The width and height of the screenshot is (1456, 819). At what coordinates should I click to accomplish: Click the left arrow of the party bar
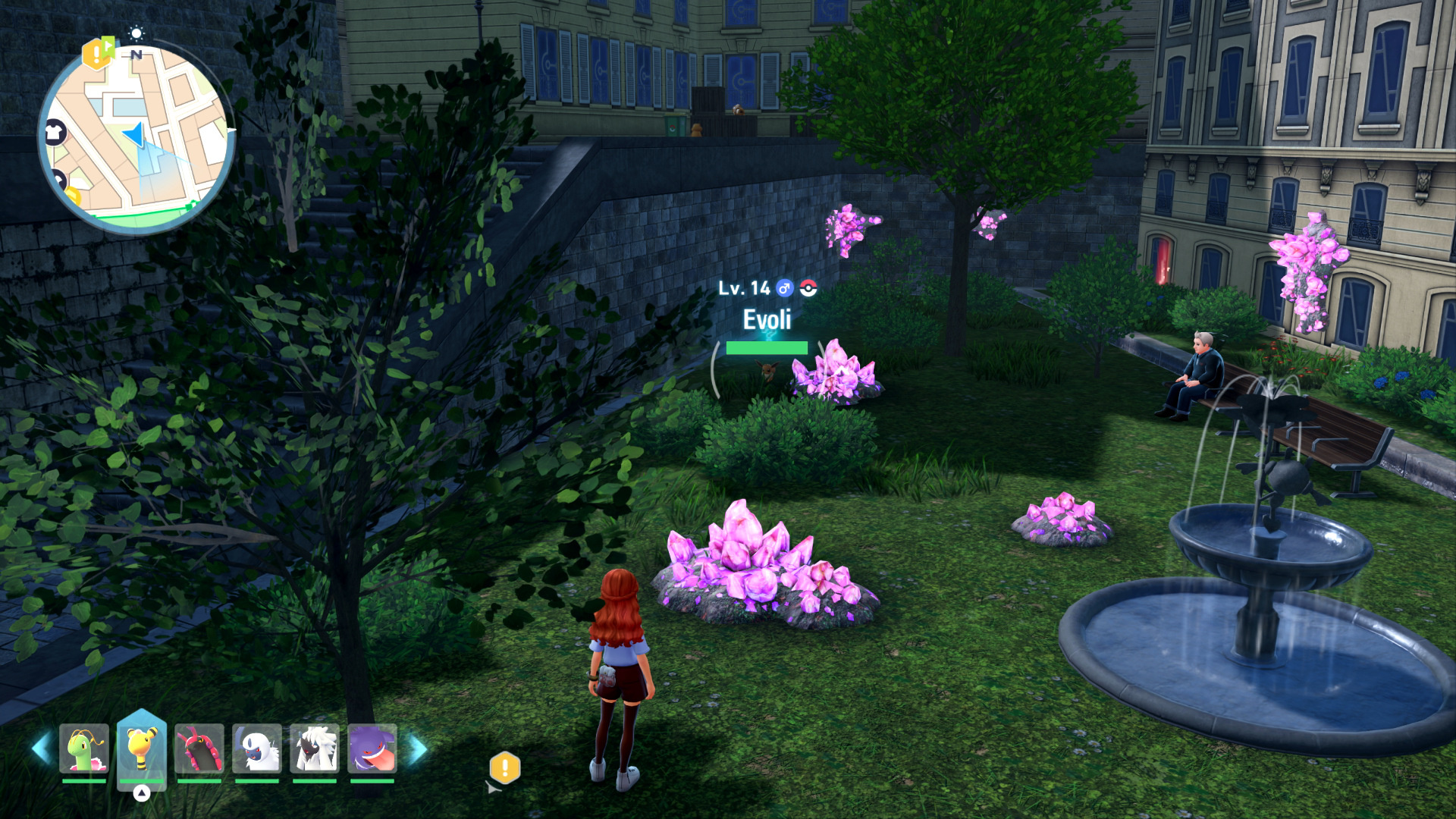tap(41, 749)
